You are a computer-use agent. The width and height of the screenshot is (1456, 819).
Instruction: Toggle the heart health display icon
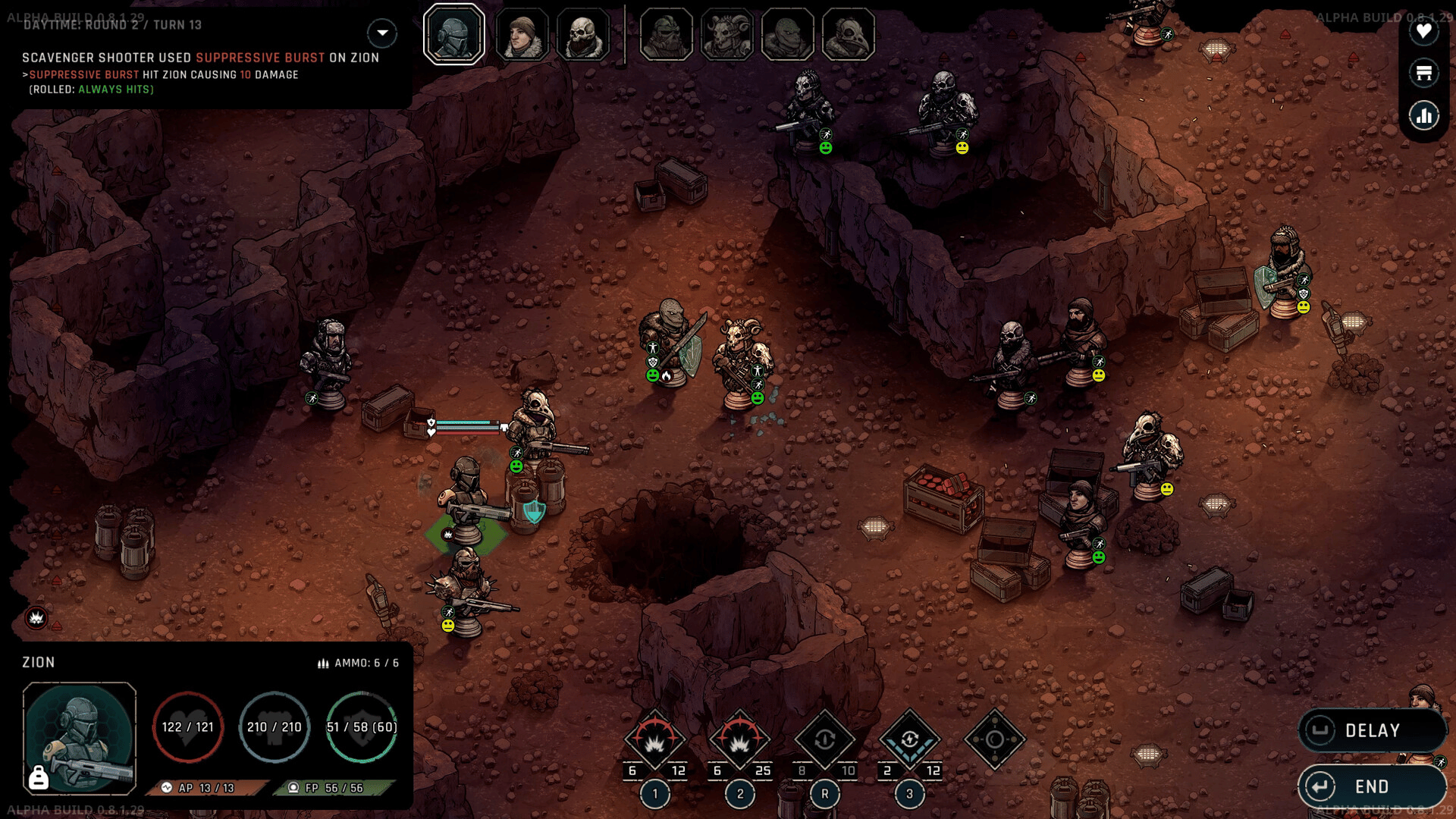pos(1423,31)
